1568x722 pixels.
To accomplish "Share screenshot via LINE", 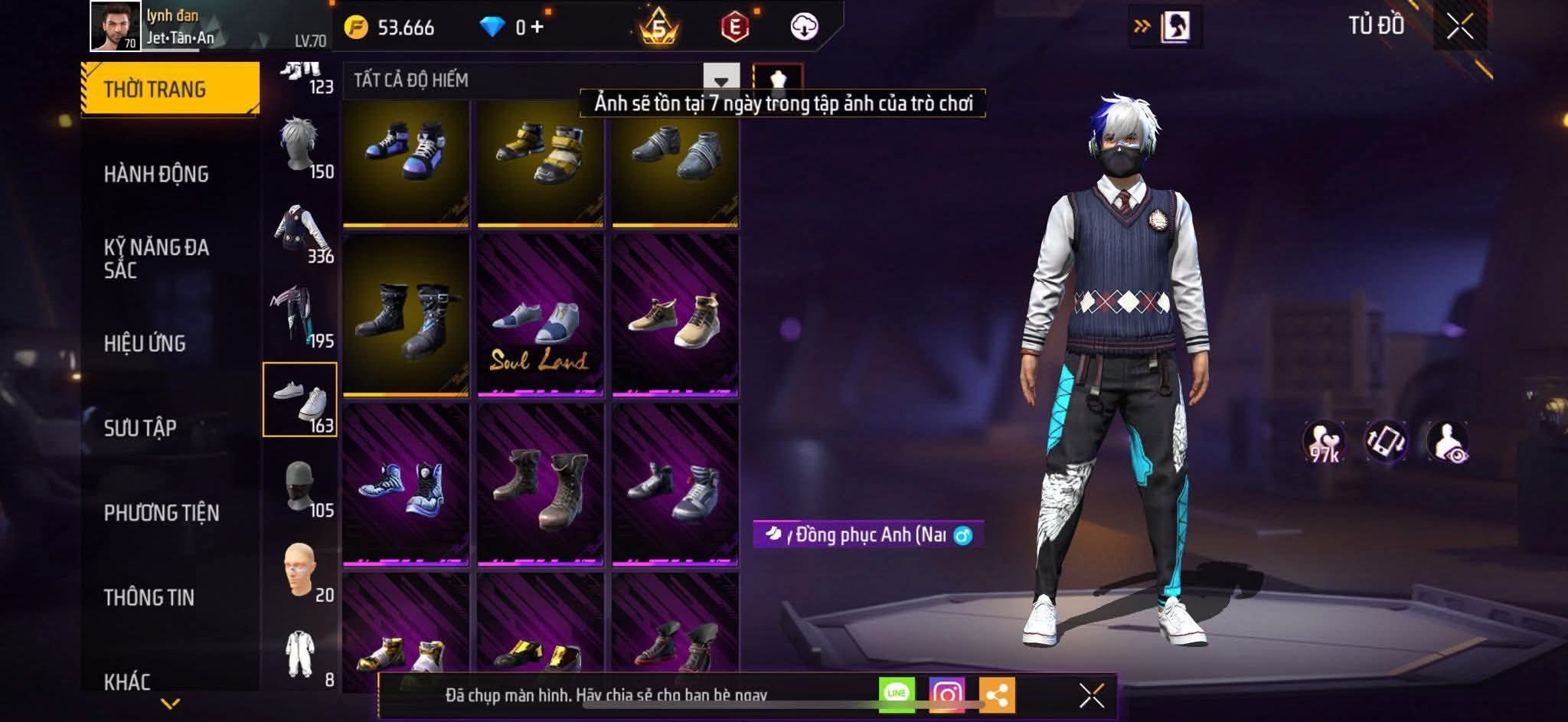I will 897,694.
